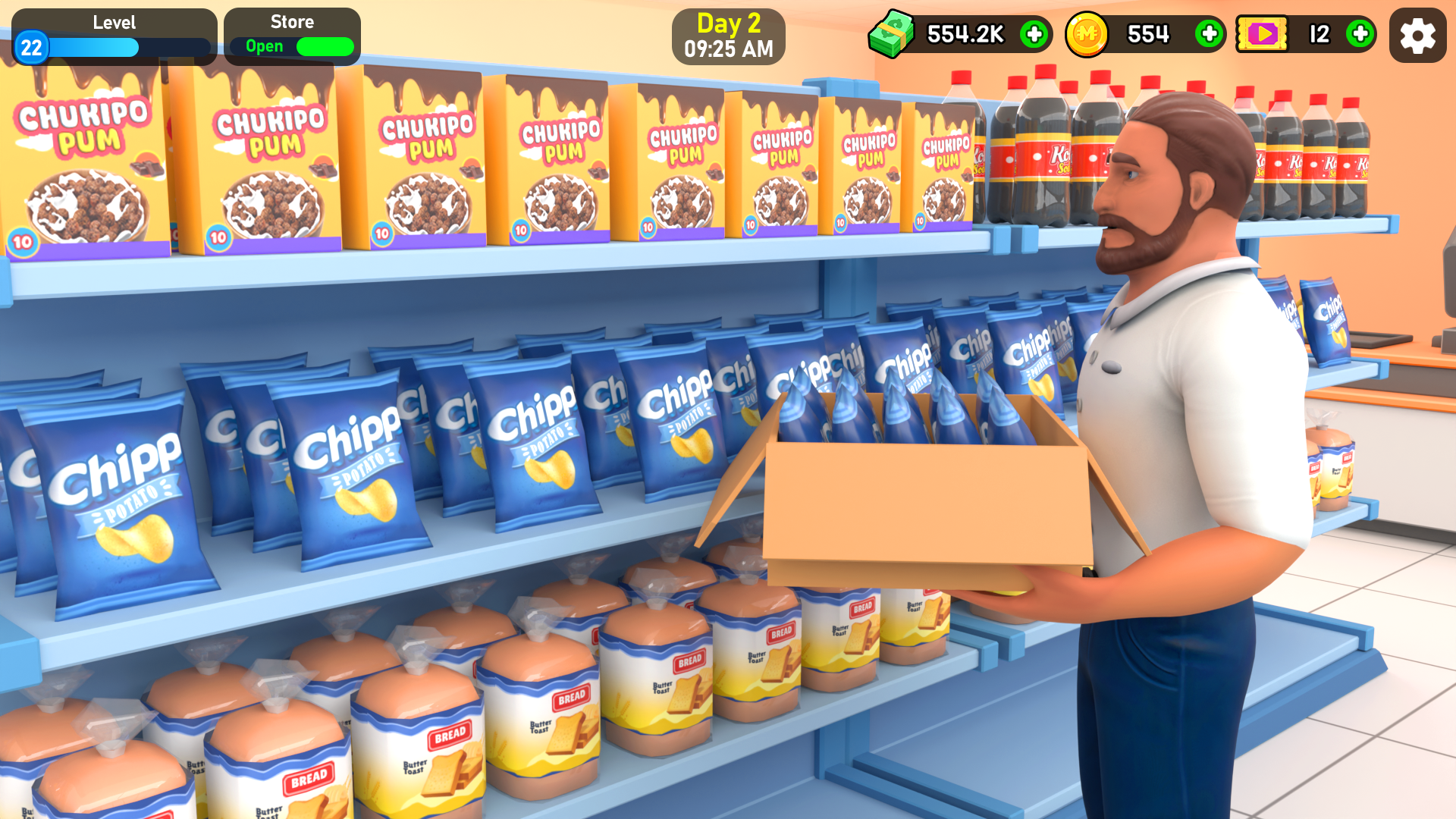Click the Level header label
Screen dimensions: 1456x819
pyautogui.click(x=114, y=22)
